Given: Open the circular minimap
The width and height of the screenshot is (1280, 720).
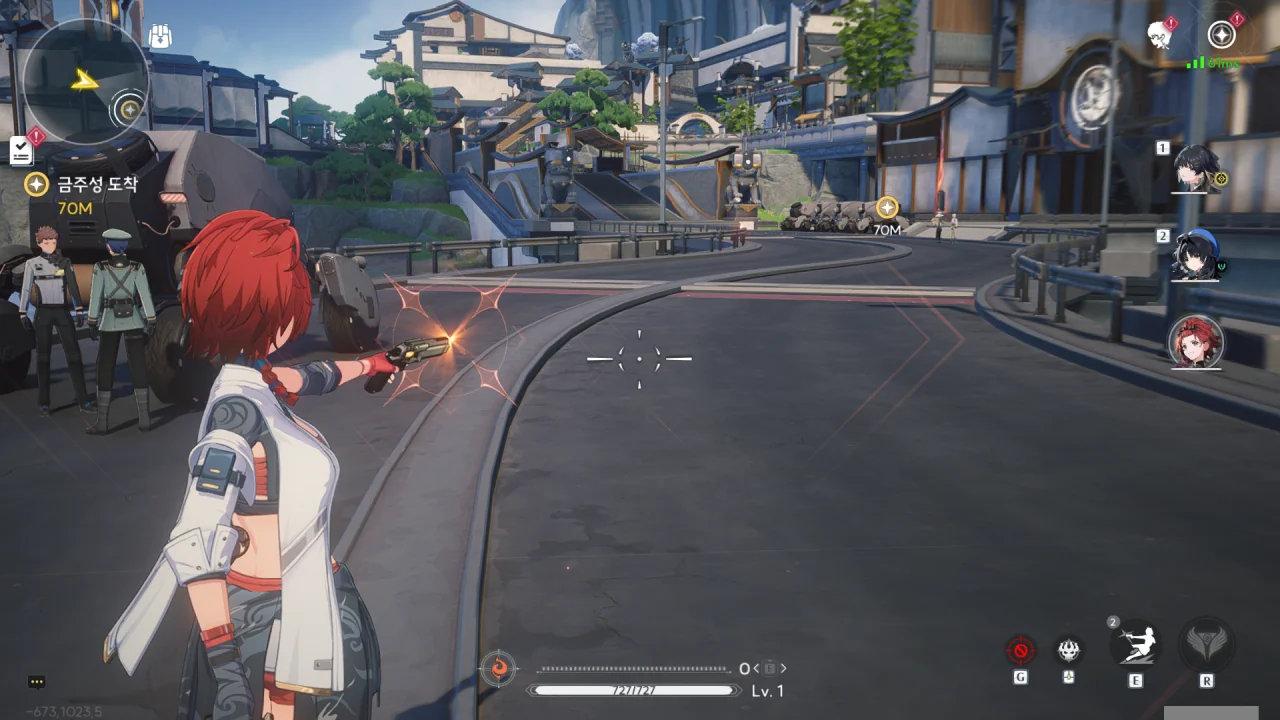Looking at the screenshot, I should pyautogui.click(x=84, y=82).
